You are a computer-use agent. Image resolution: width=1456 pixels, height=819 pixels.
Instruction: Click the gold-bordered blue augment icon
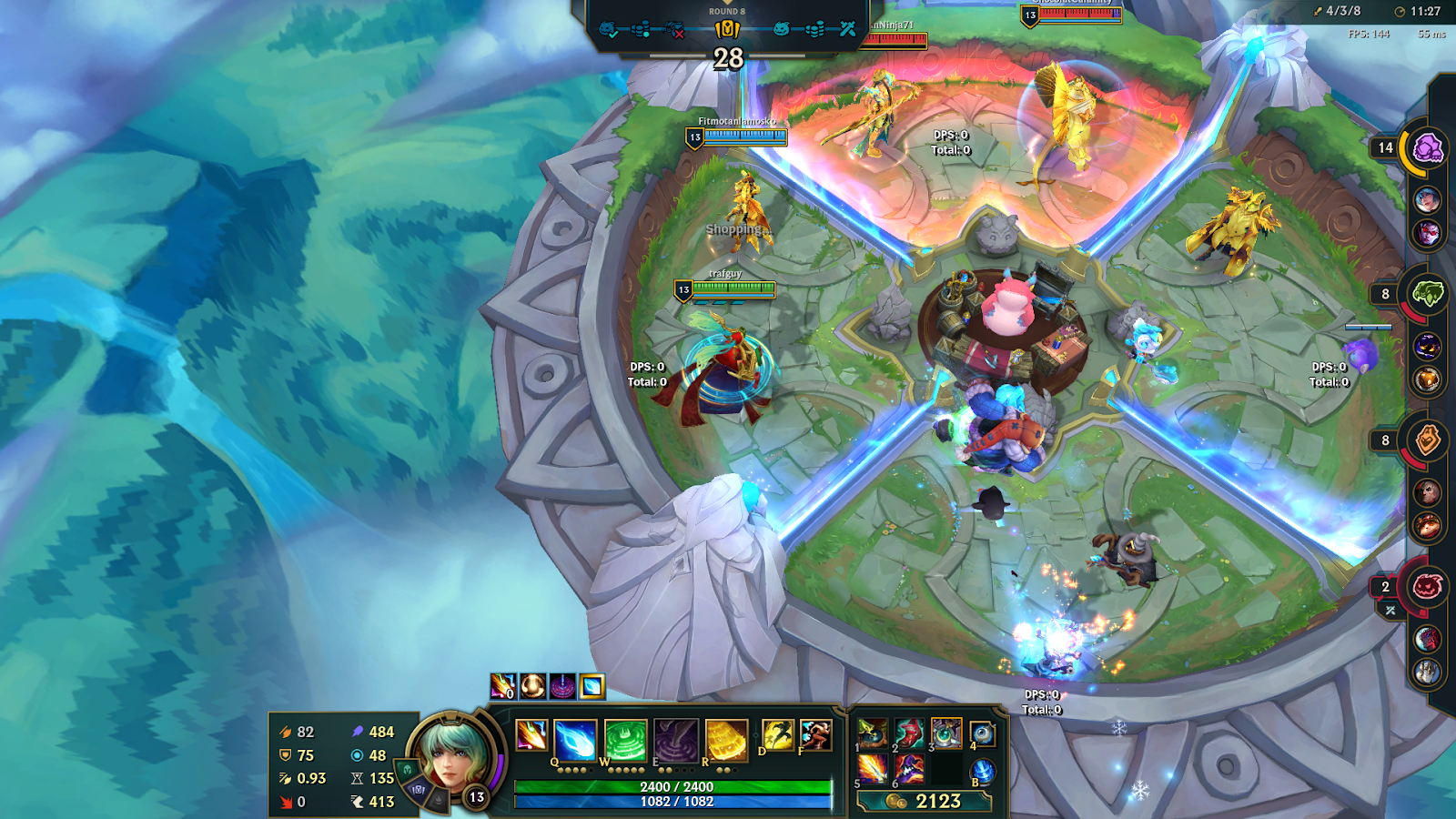[x=592, y=686]
